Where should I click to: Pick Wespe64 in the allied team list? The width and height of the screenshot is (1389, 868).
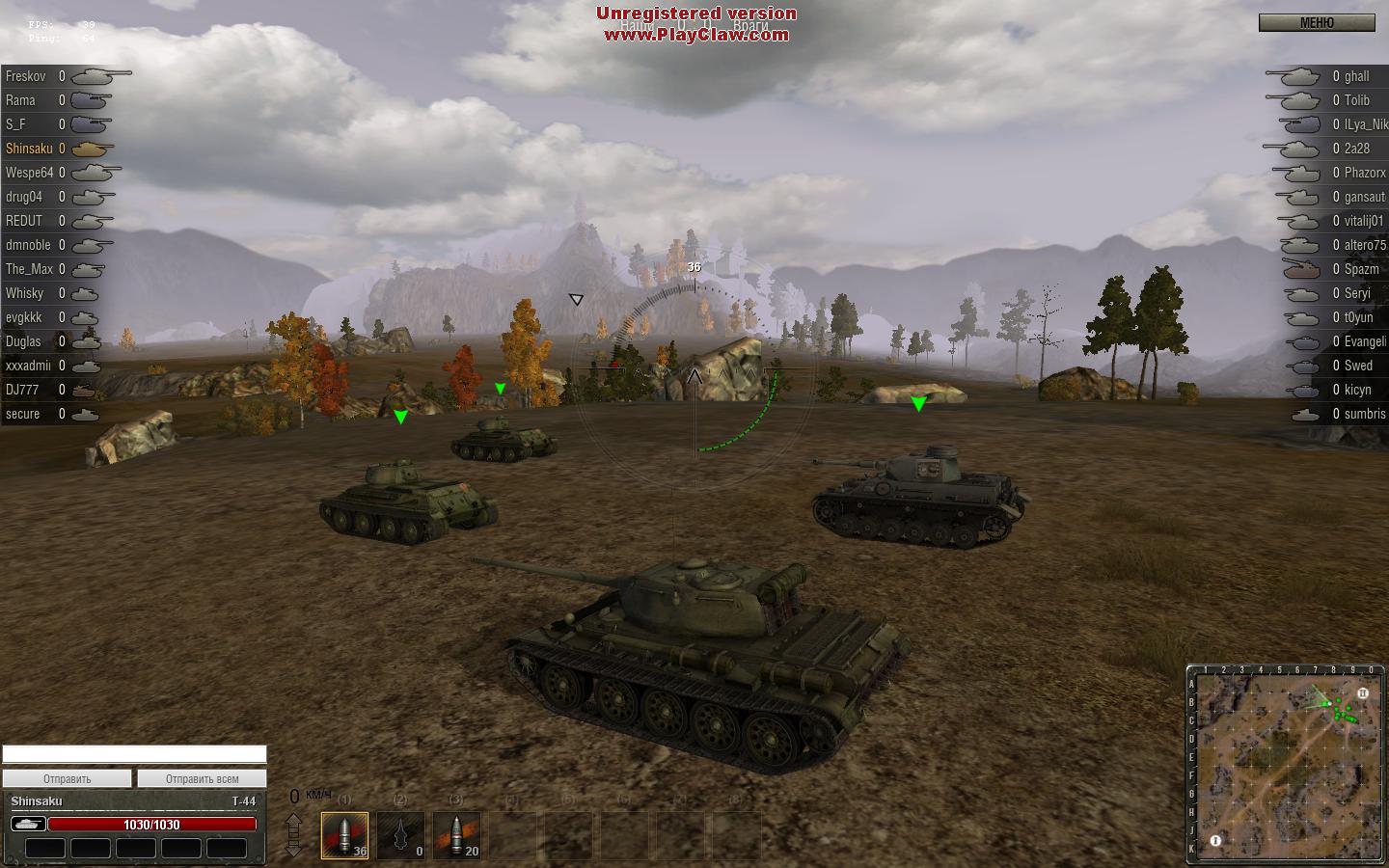click(29, 173)
